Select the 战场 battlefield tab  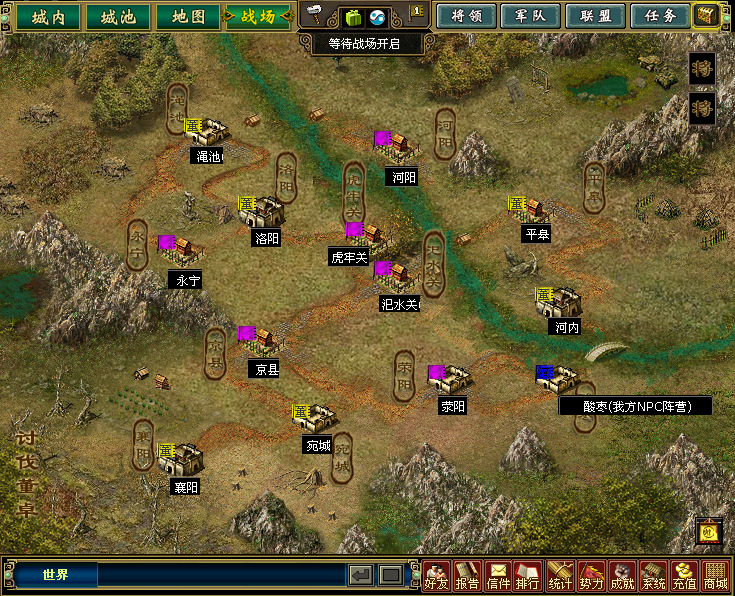pyautogui.click(x=258, y=17)
